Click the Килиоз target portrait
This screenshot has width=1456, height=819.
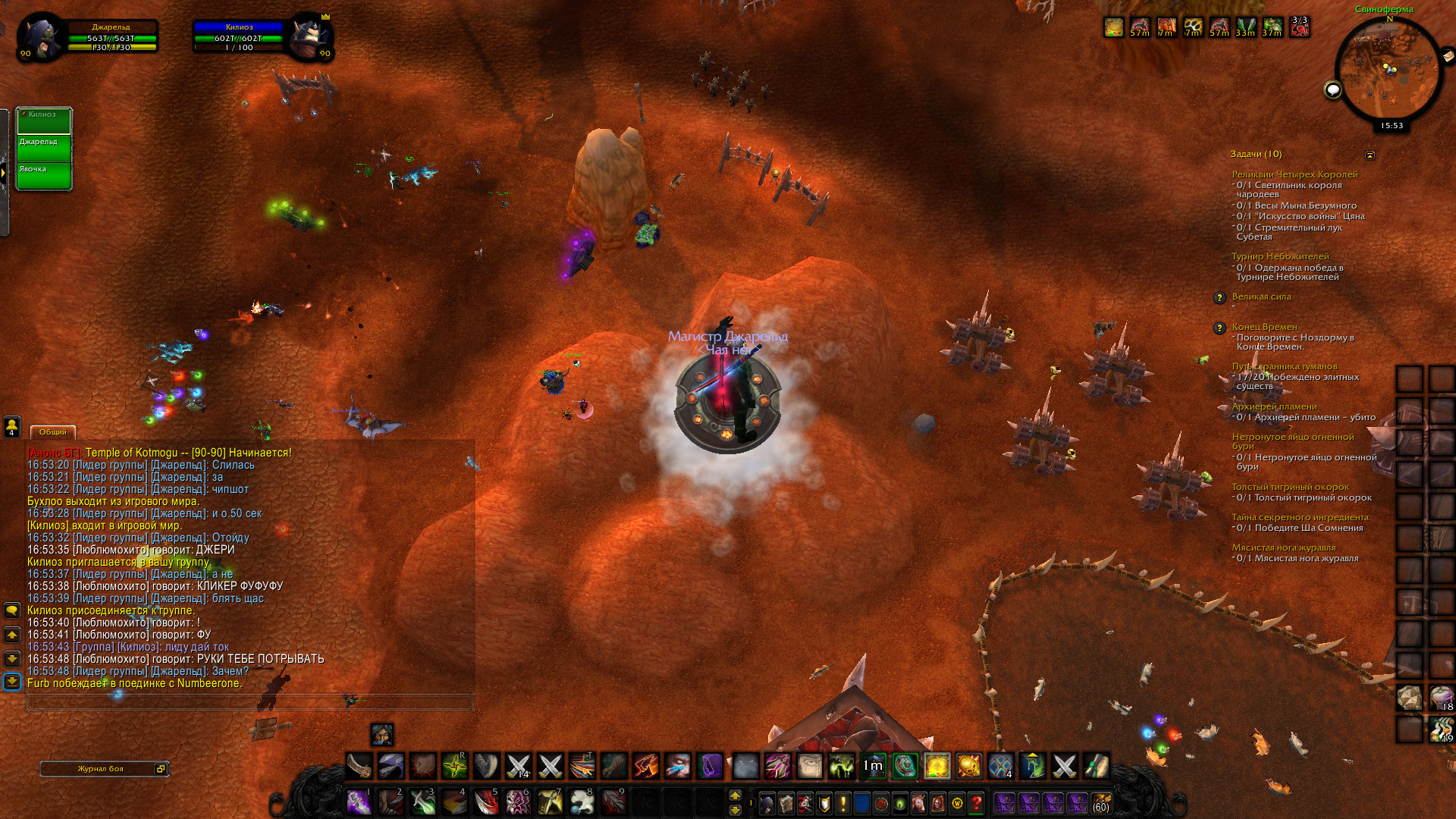[309, 38]
